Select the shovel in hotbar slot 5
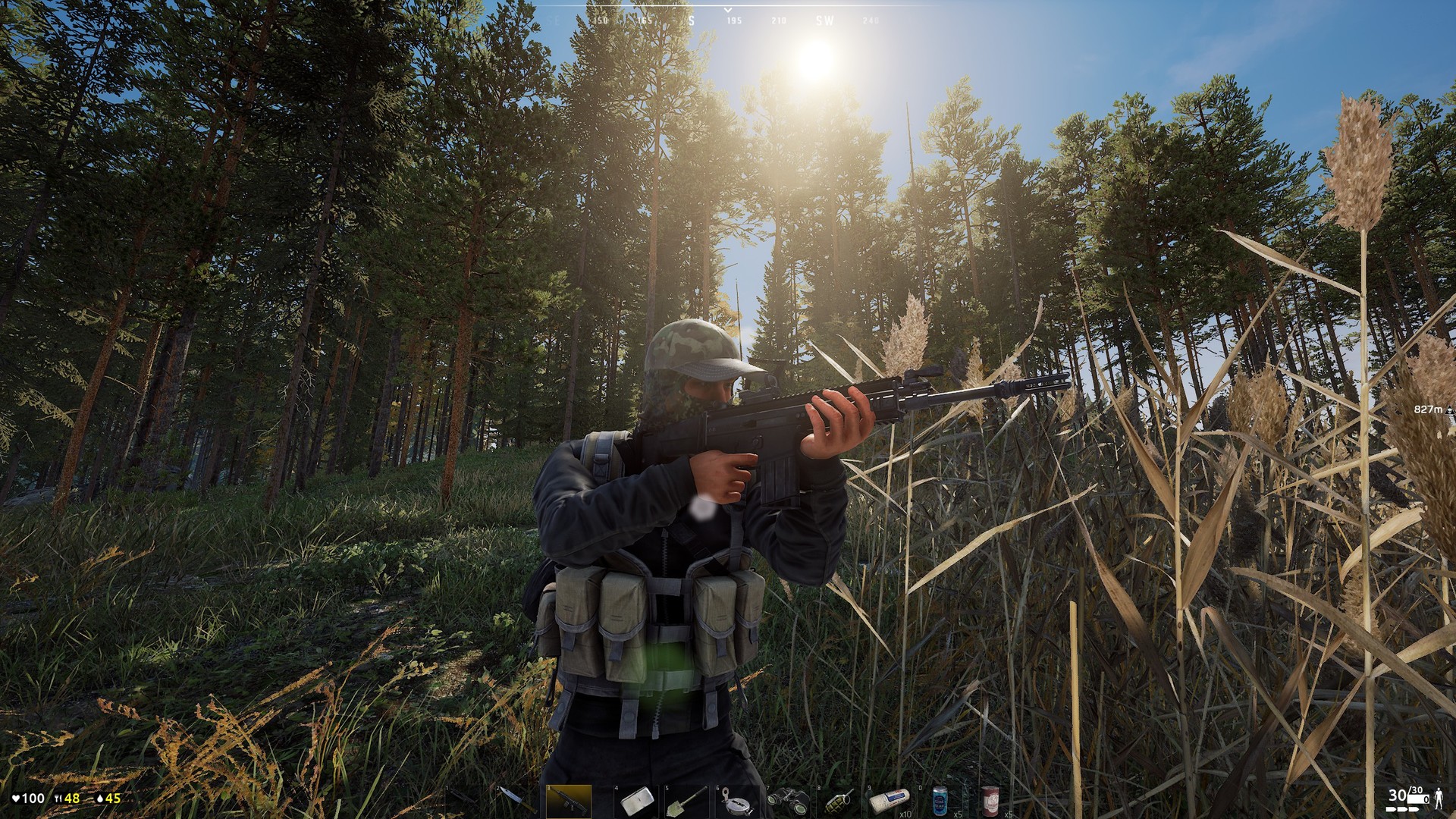 (x=688, y=802)
